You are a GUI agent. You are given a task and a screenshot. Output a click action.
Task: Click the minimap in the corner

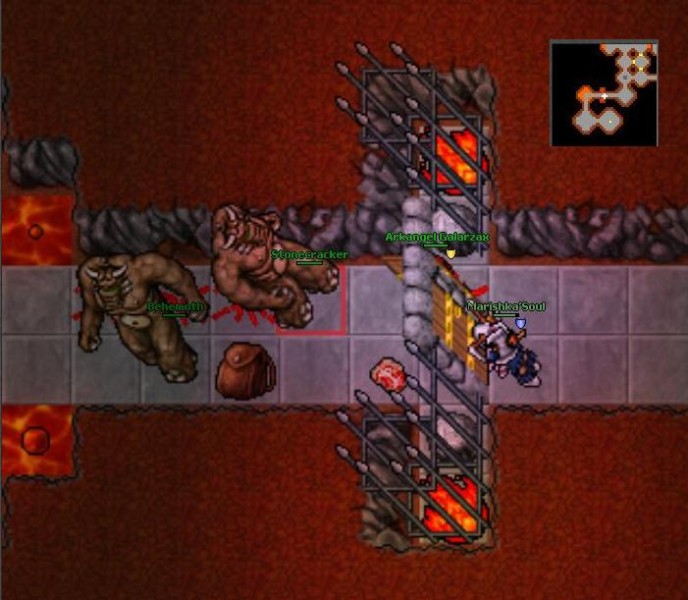[x=604, y=93]
